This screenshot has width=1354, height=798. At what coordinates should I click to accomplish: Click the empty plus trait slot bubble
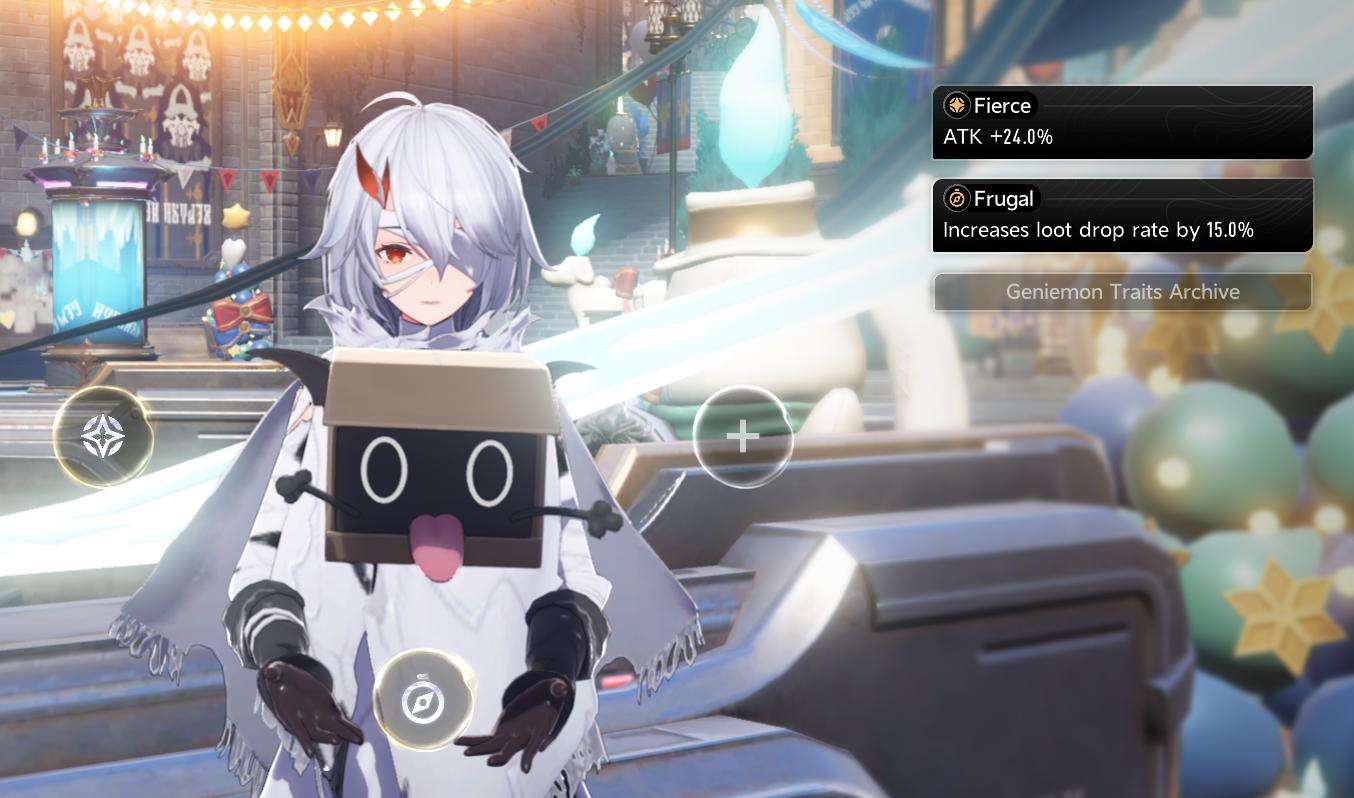[x=742, y=437]
